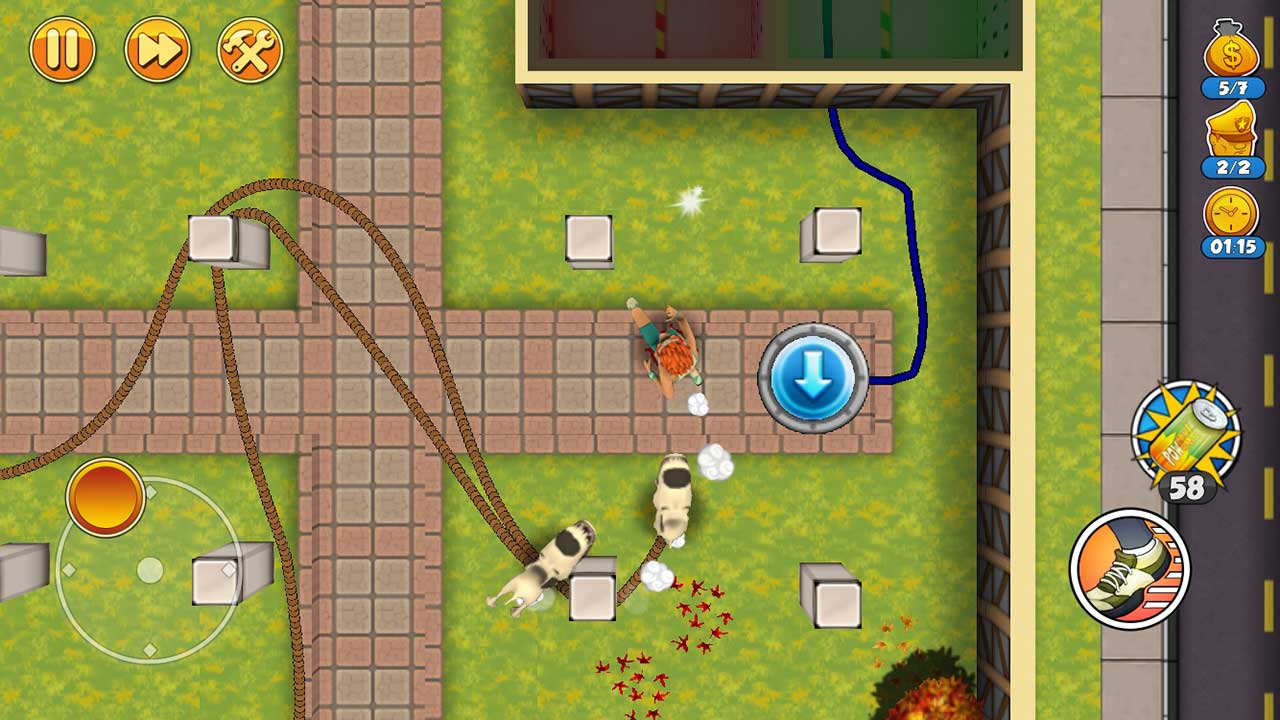Select the pause menu icon top left

[x=62, y=48]
